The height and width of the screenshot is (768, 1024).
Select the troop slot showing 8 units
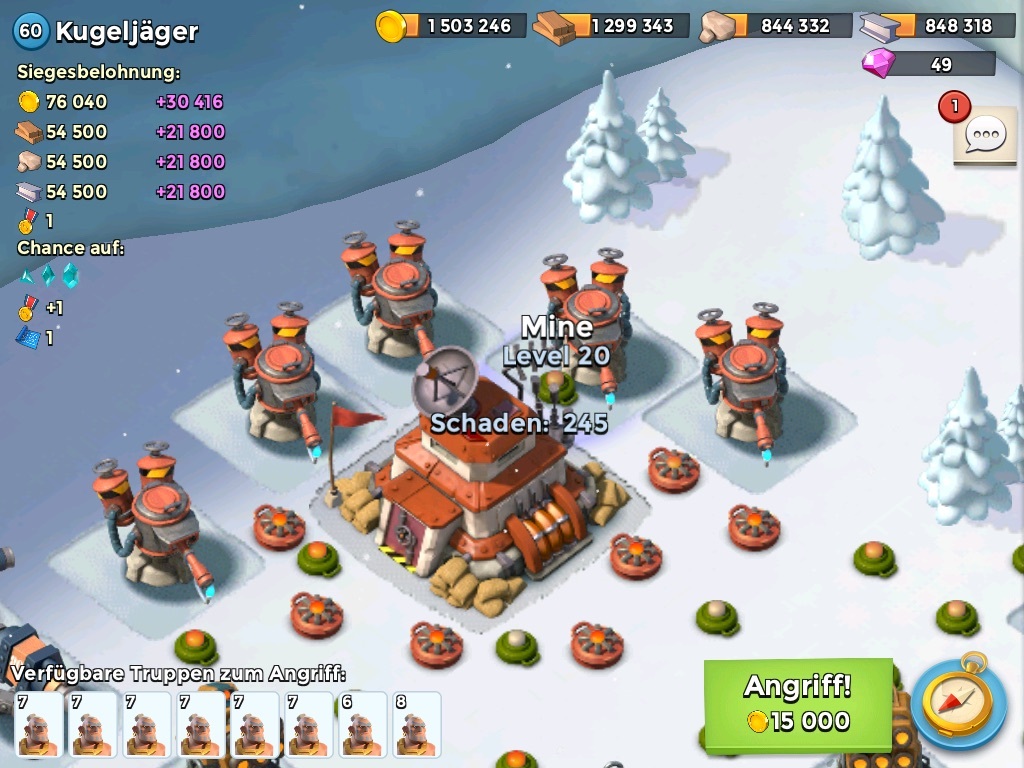click(x=416, y=724)
